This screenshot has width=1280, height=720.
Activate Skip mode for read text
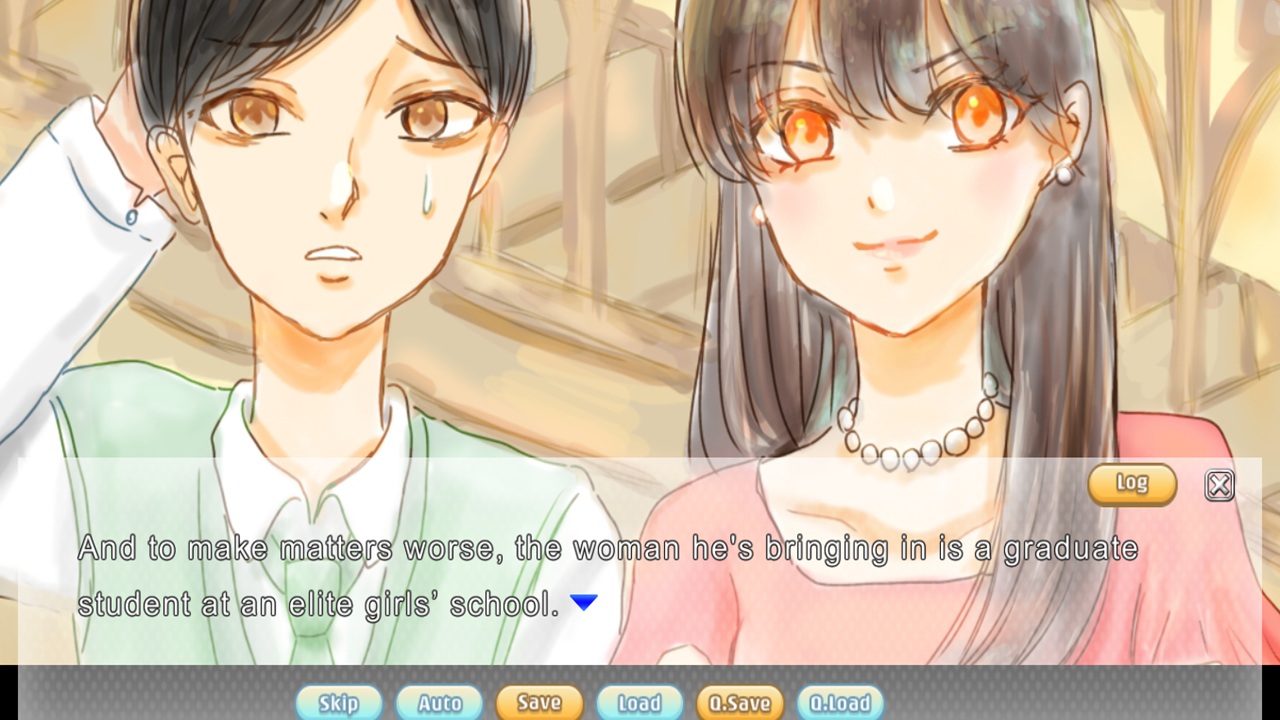339,703
